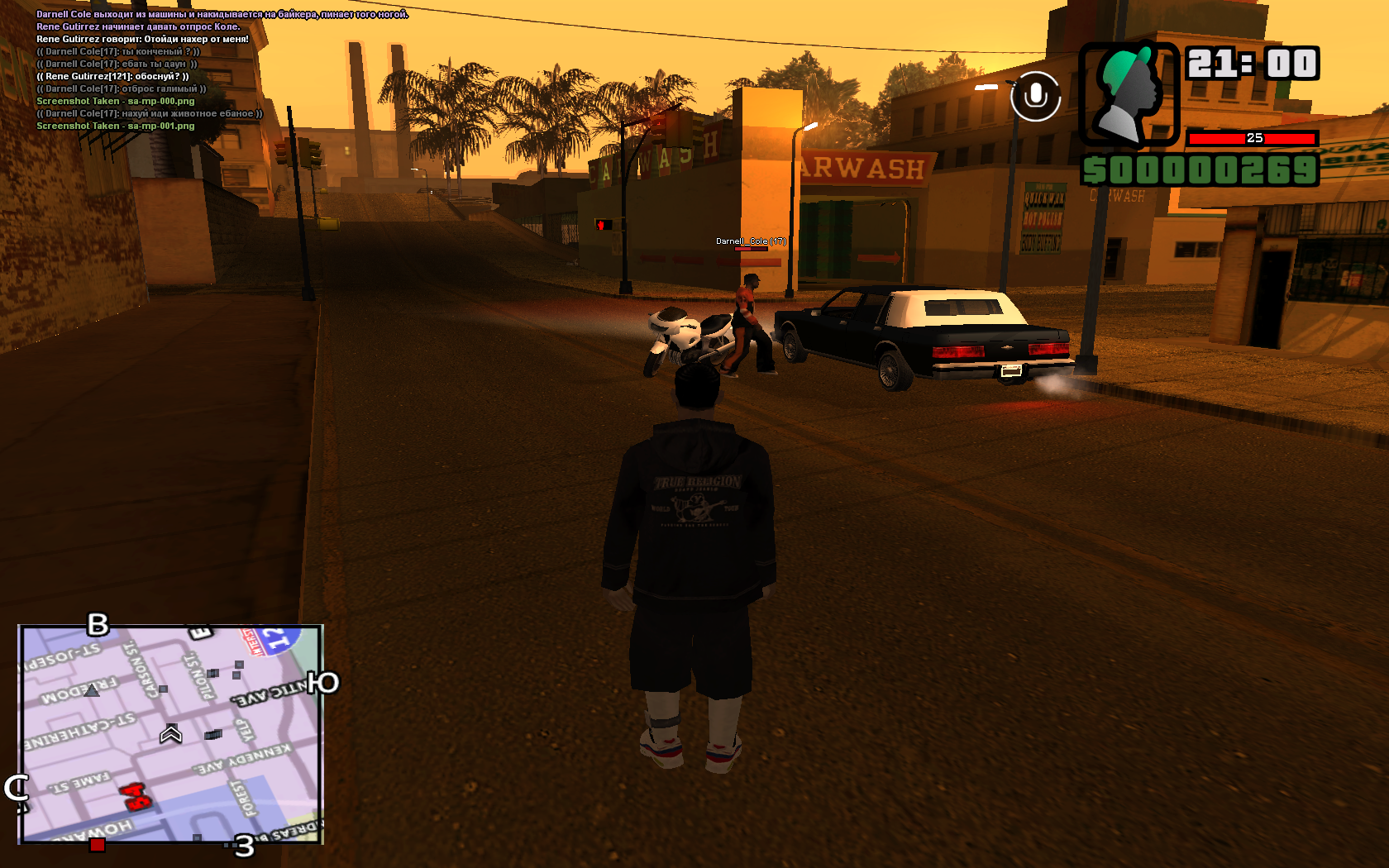Select the red square marker on minimap edge
Screen dimensions: 1389x868
(x=98, y=844)
